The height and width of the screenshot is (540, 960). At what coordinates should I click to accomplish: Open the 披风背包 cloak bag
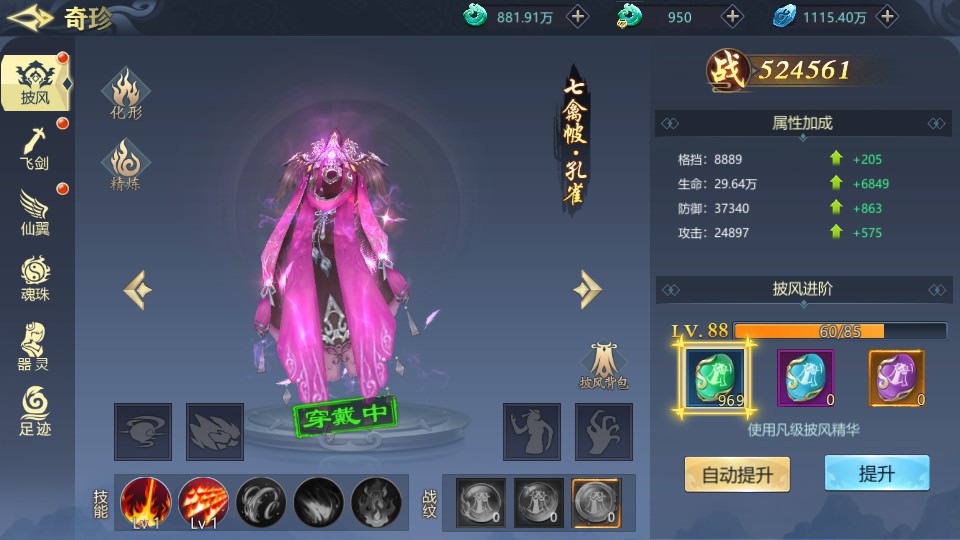(x=604, y=366)
